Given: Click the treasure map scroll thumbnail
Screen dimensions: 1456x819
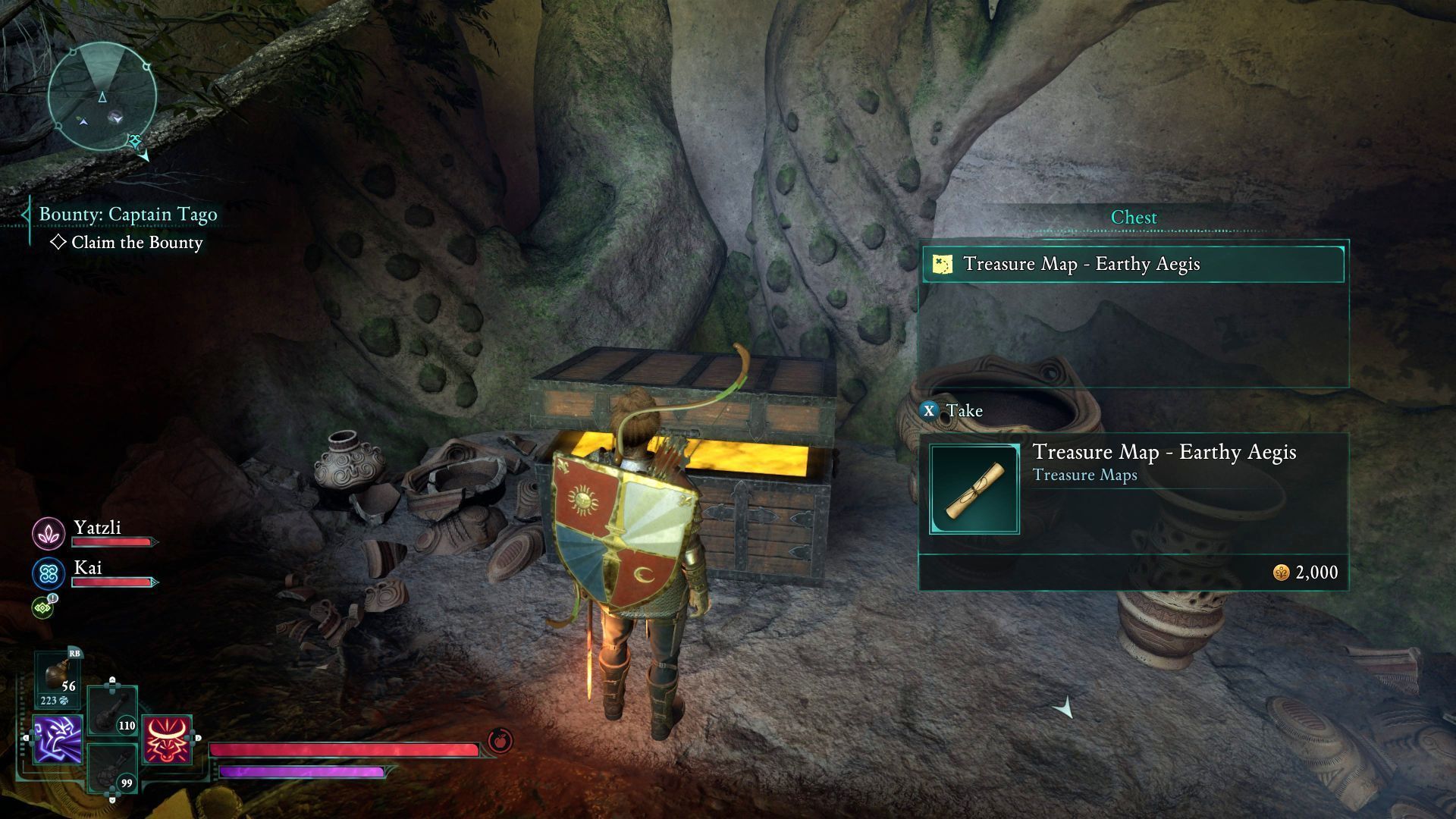Looking at the screenshot, I should point(974,490).
